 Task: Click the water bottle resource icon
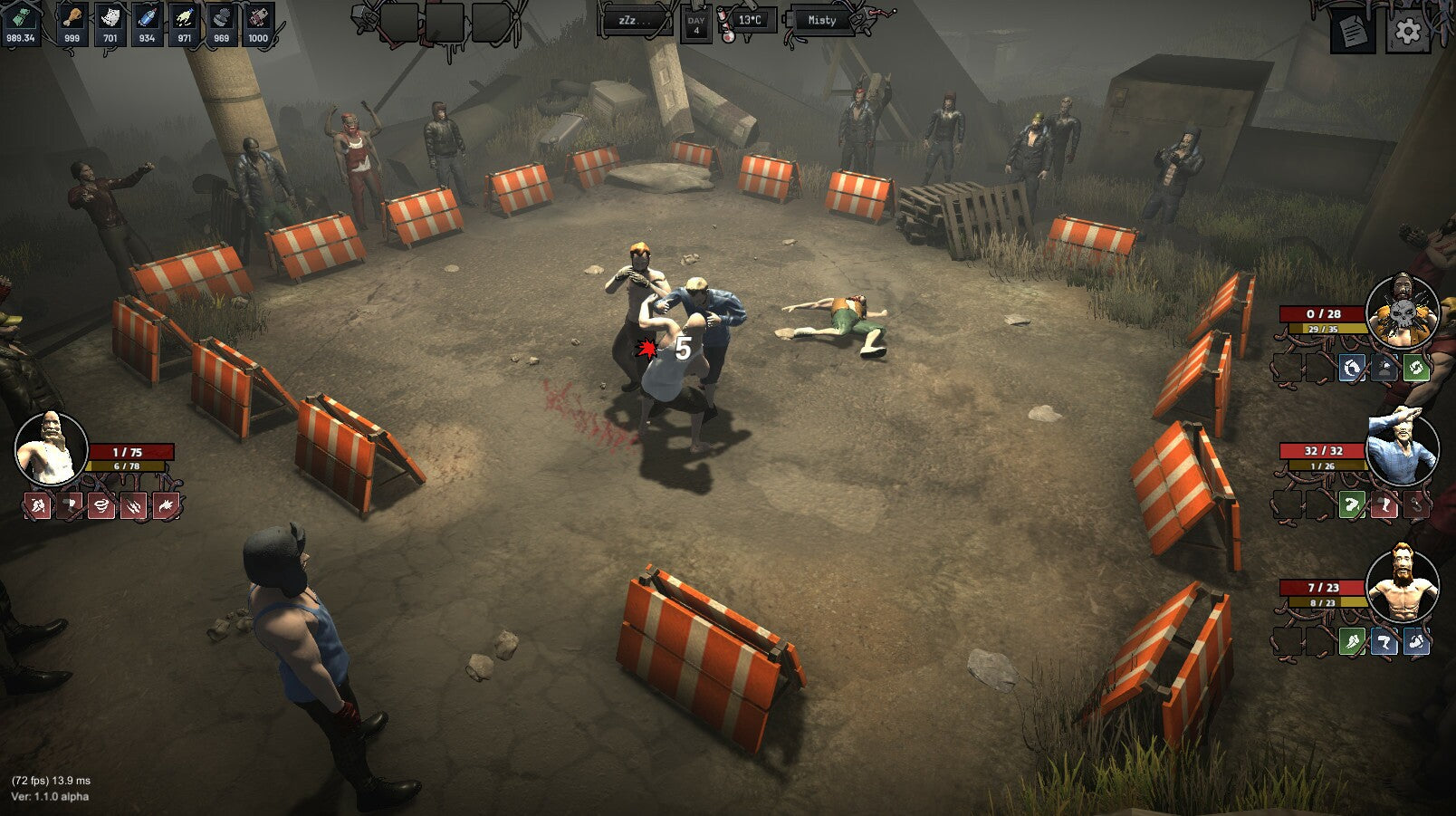tap(147, 24)
